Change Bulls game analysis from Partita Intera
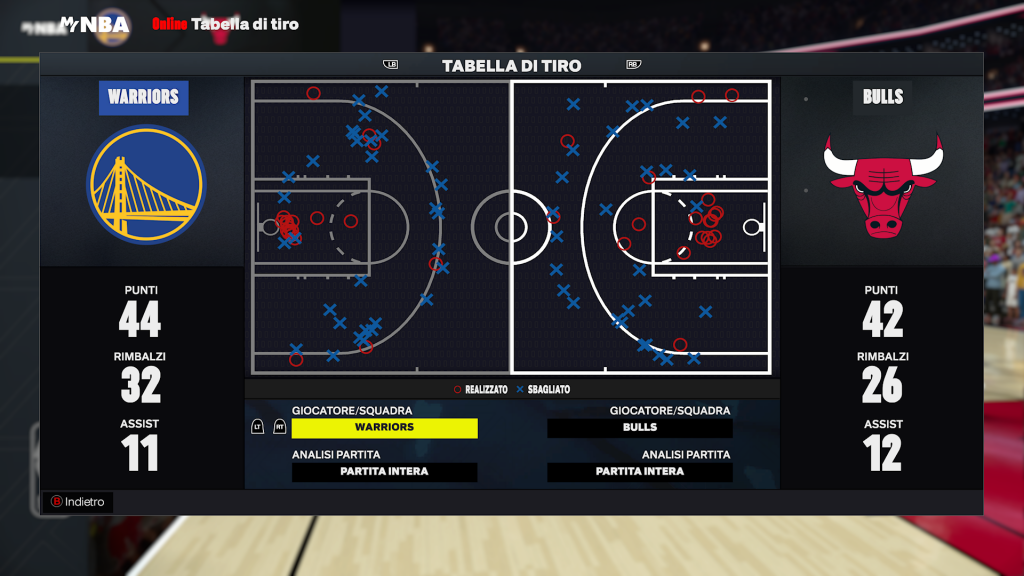This screenshot has height=576, width=1024. click(640, 472)
